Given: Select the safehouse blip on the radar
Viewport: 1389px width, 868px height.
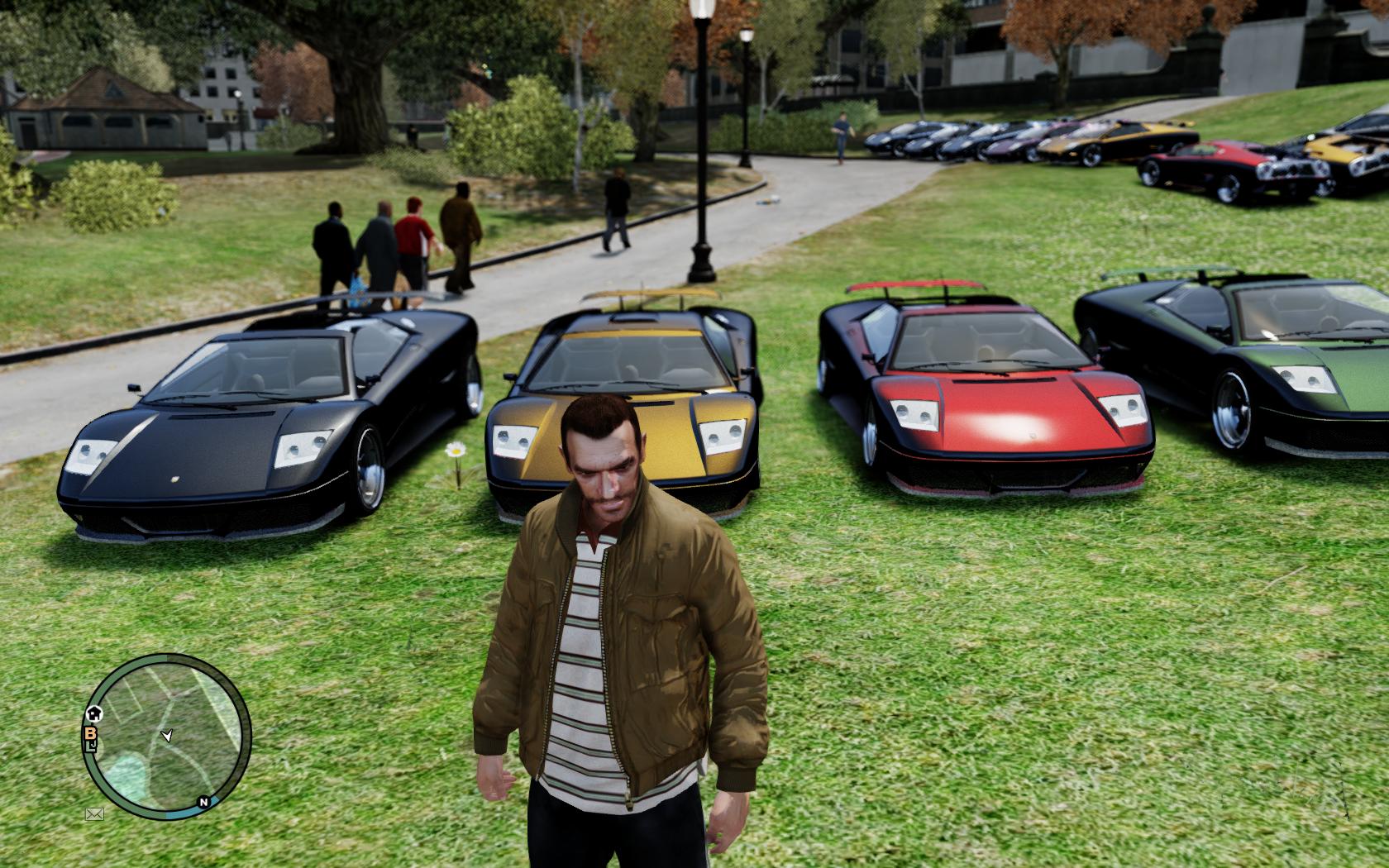Looking at the screenshot, I should pyautogui.click(x=94, y=713).
